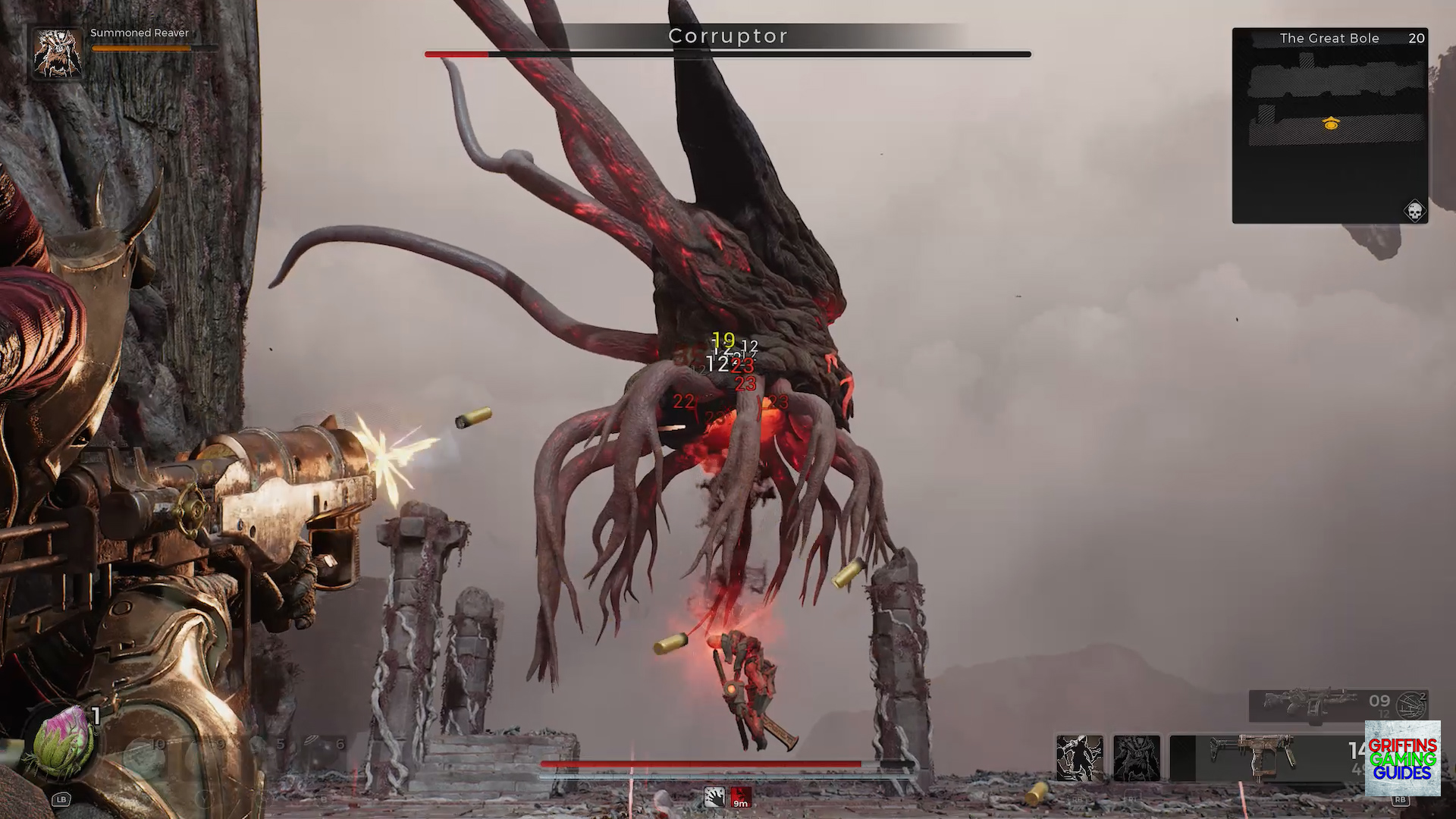
Task: Select the Summoned Reaver portrait icon
Action: (57, 52)
